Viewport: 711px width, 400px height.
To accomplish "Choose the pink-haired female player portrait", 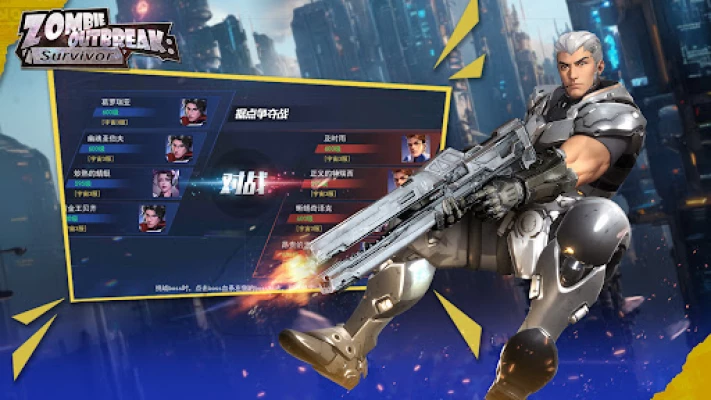I will 165,182.
